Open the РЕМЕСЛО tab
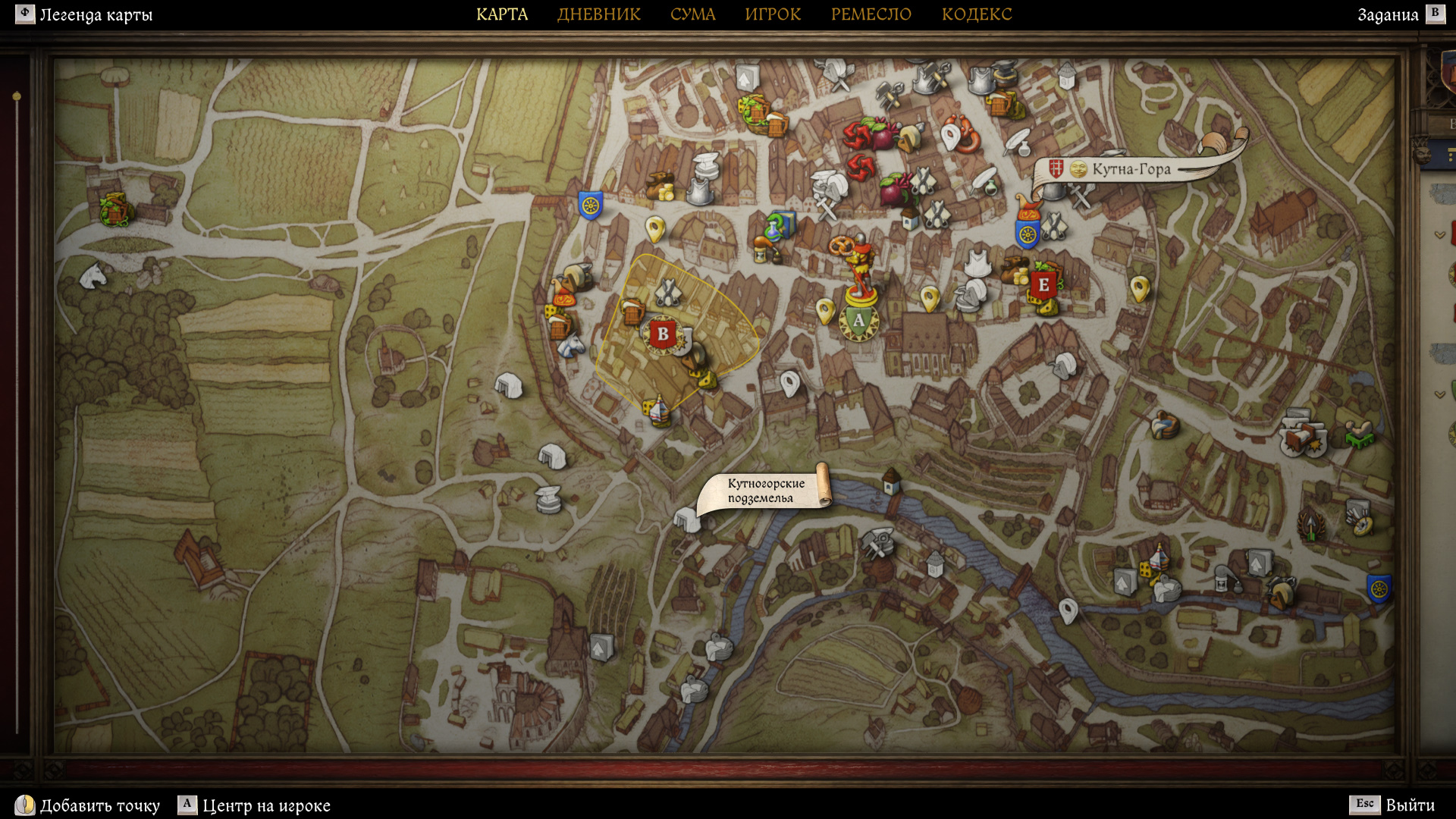 click(871, 14)
